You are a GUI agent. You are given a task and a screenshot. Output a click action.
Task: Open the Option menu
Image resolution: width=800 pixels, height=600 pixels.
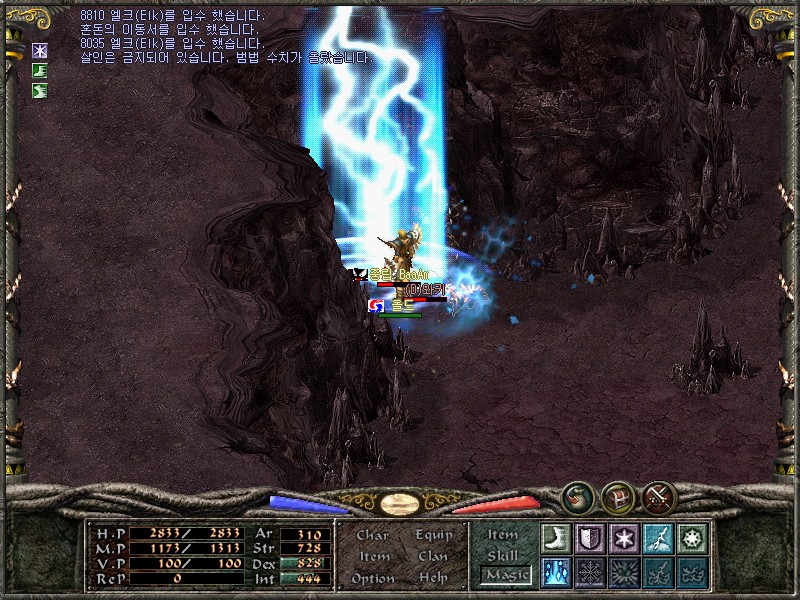372,578
